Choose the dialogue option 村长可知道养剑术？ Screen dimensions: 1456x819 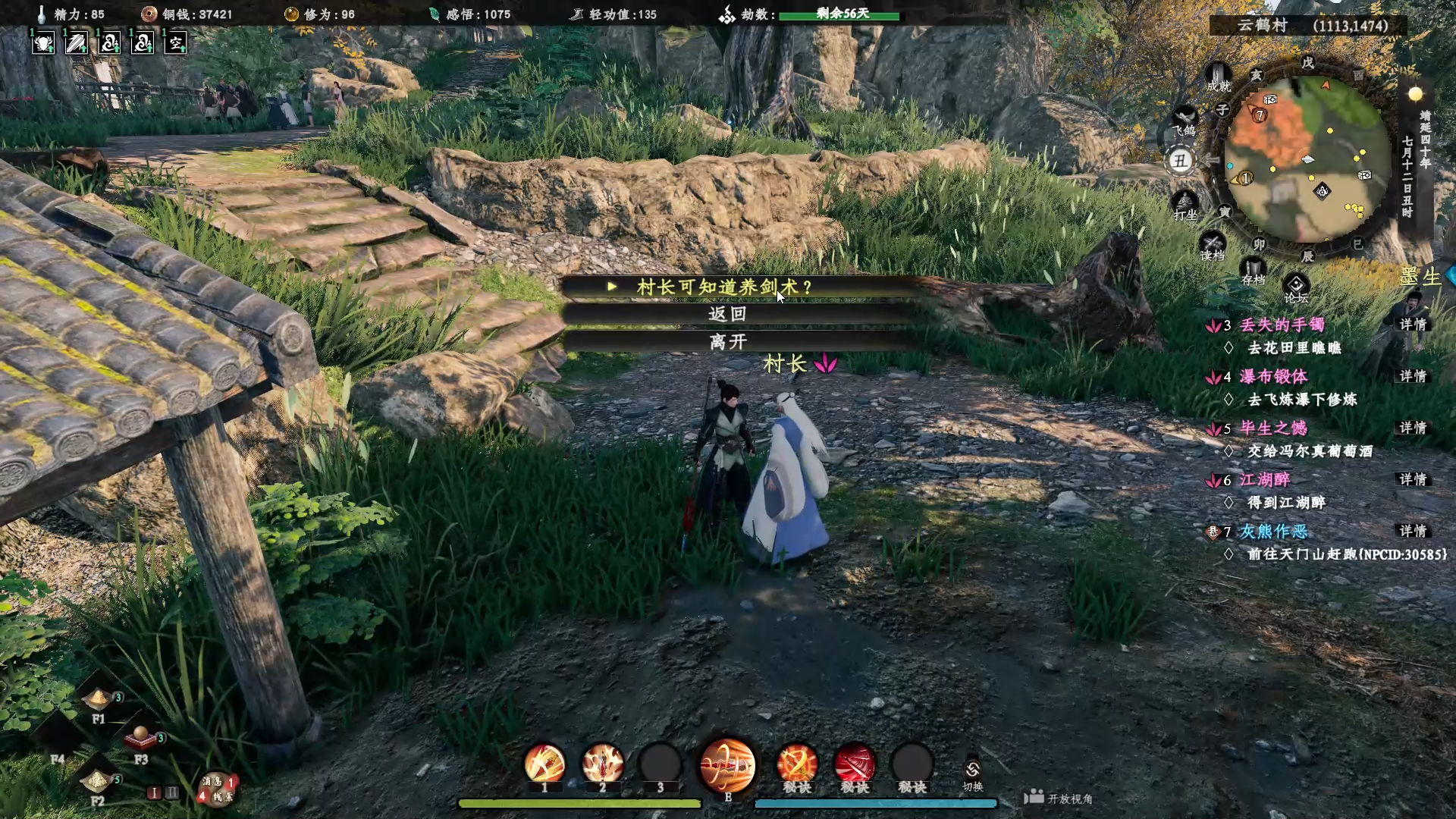[x=724, y=287]
